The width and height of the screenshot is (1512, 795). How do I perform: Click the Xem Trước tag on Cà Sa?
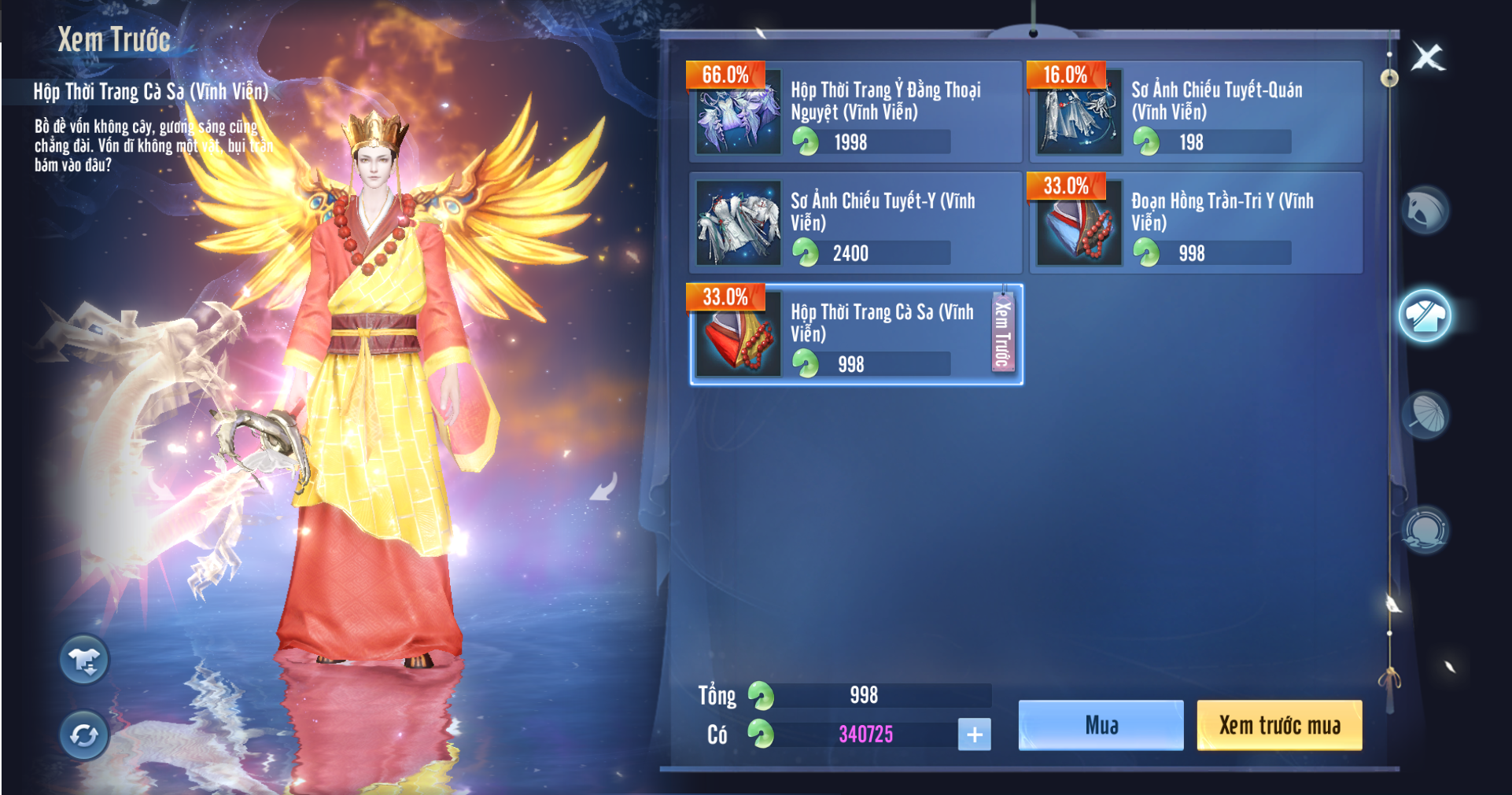coord(1002,333)
